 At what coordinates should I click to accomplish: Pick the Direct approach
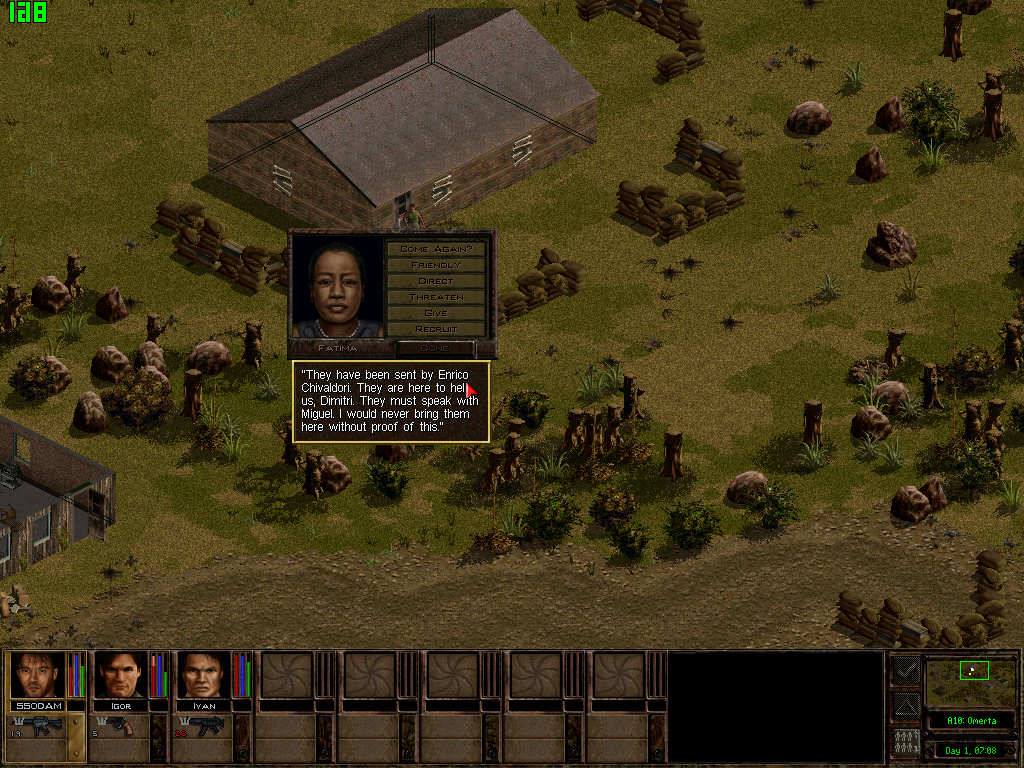(436, 280)
